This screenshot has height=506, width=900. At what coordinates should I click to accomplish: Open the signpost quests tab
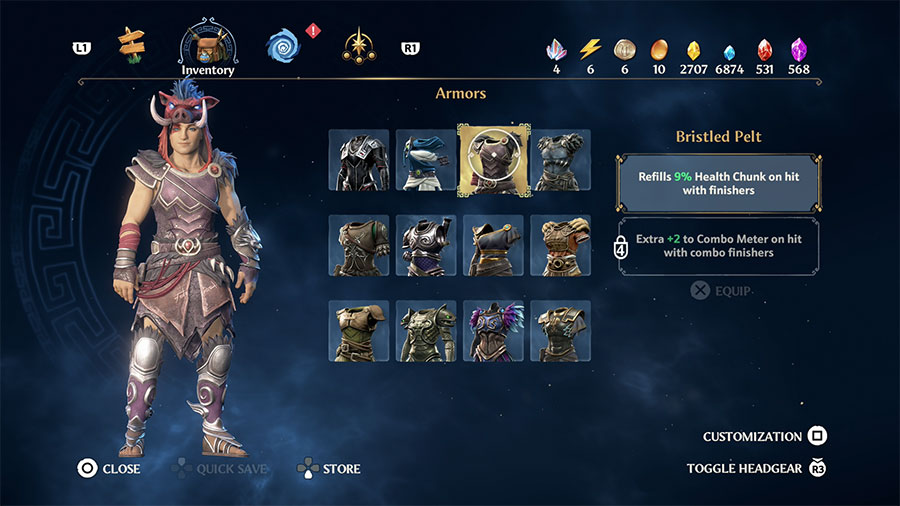click(x=130, y=43)
